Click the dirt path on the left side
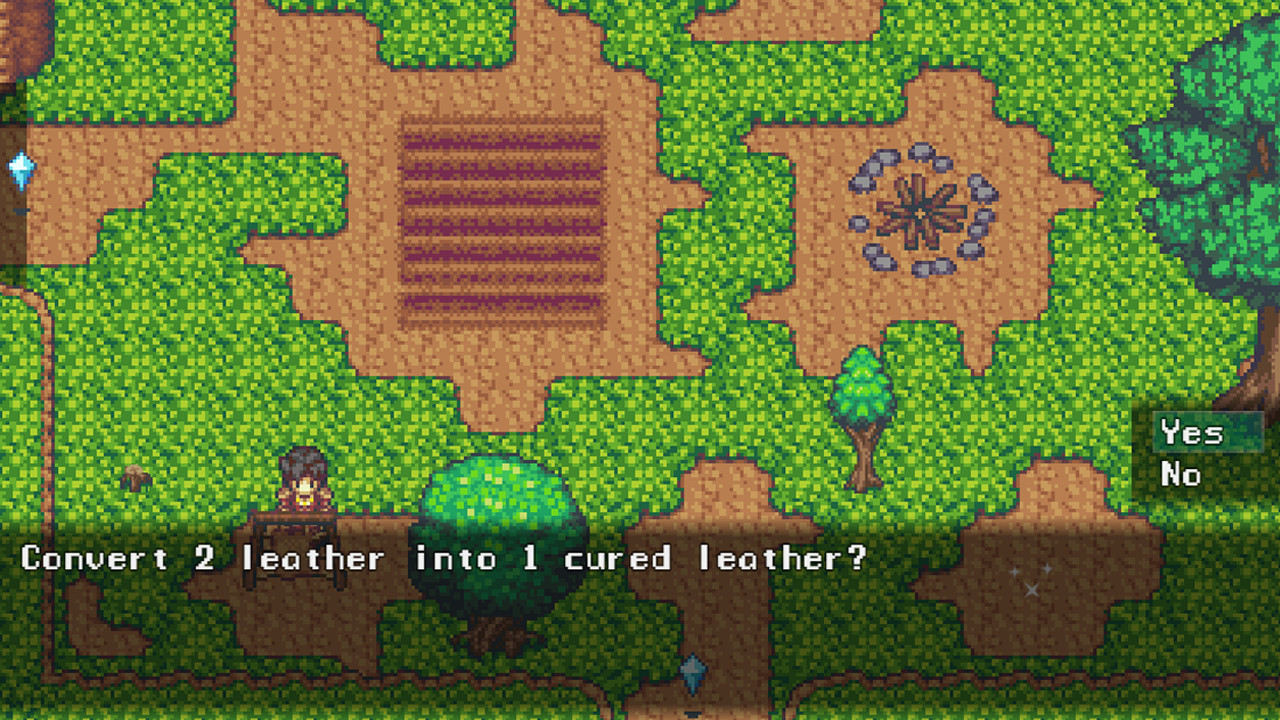 (48, 380)
